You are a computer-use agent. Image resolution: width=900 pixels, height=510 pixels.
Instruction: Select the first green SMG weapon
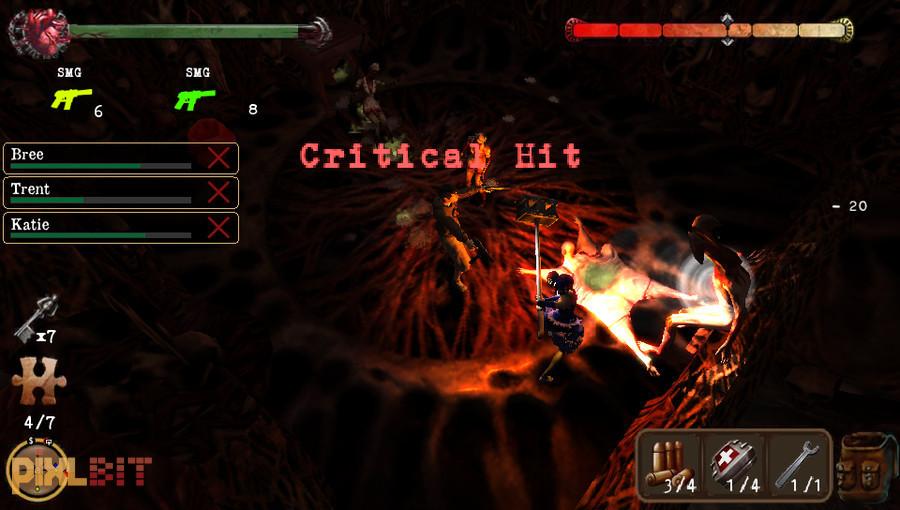[x=69, y=98]
